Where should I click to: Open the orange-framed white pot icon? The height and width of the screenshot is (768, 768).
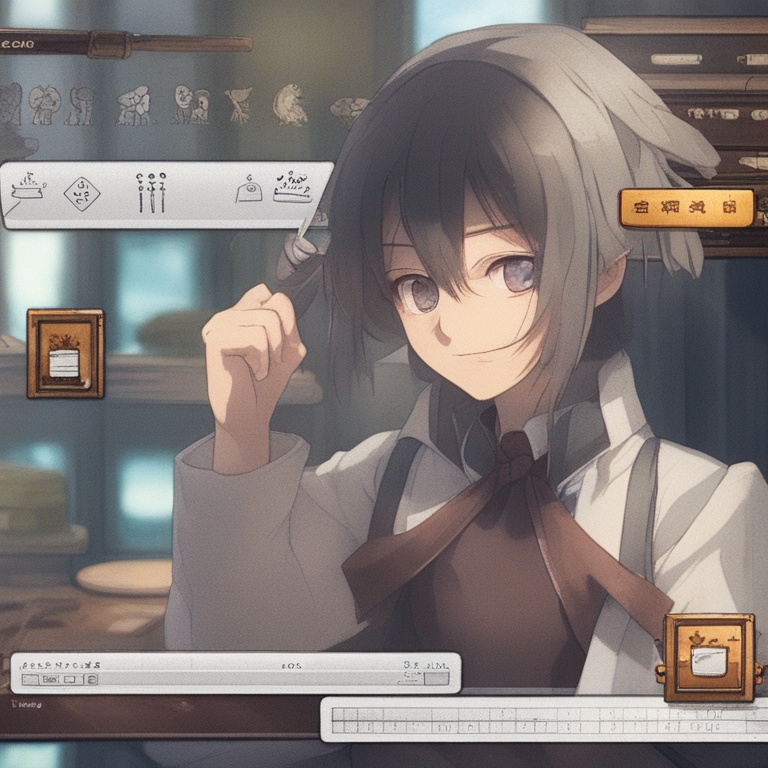[709, 656]
